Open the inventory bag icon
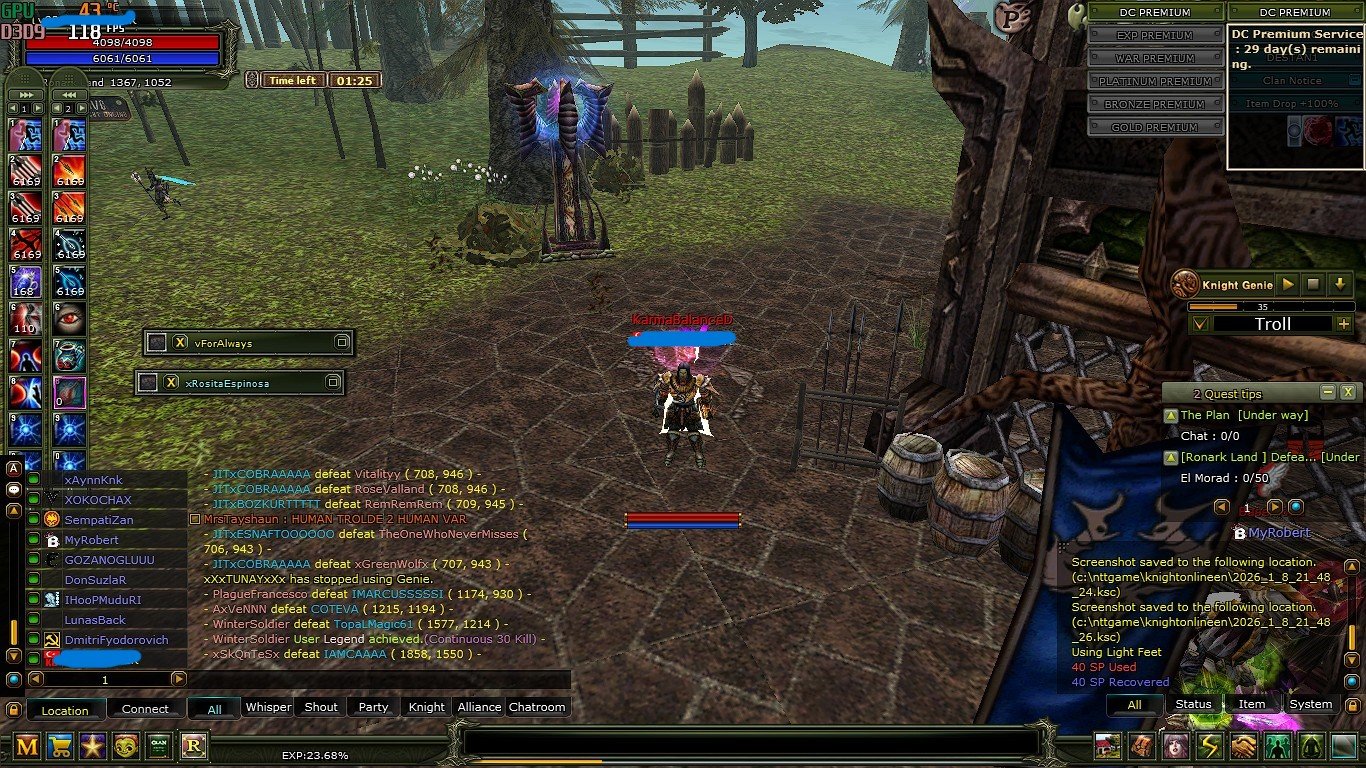 pos(1141,748)
